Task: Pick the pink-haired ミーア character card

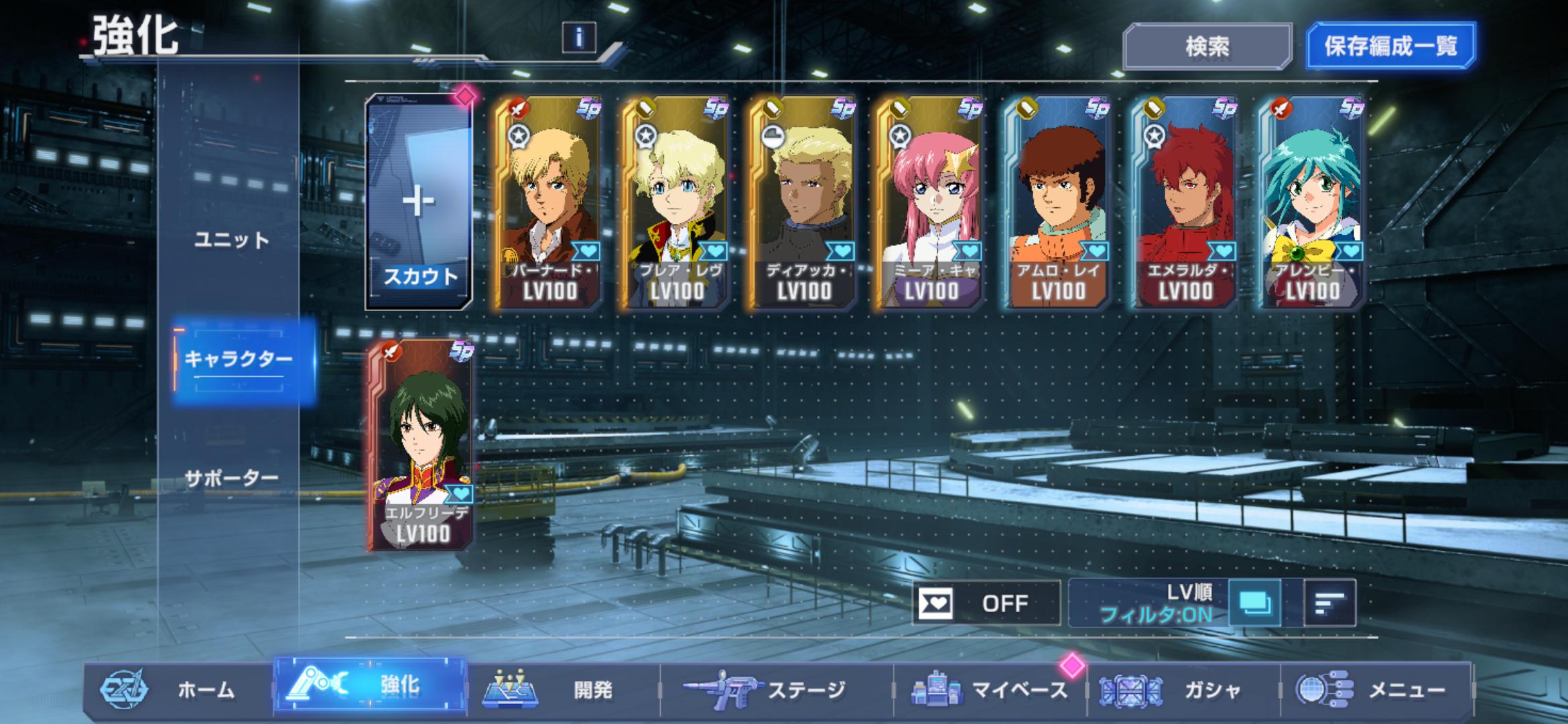Action: (930, 202)
